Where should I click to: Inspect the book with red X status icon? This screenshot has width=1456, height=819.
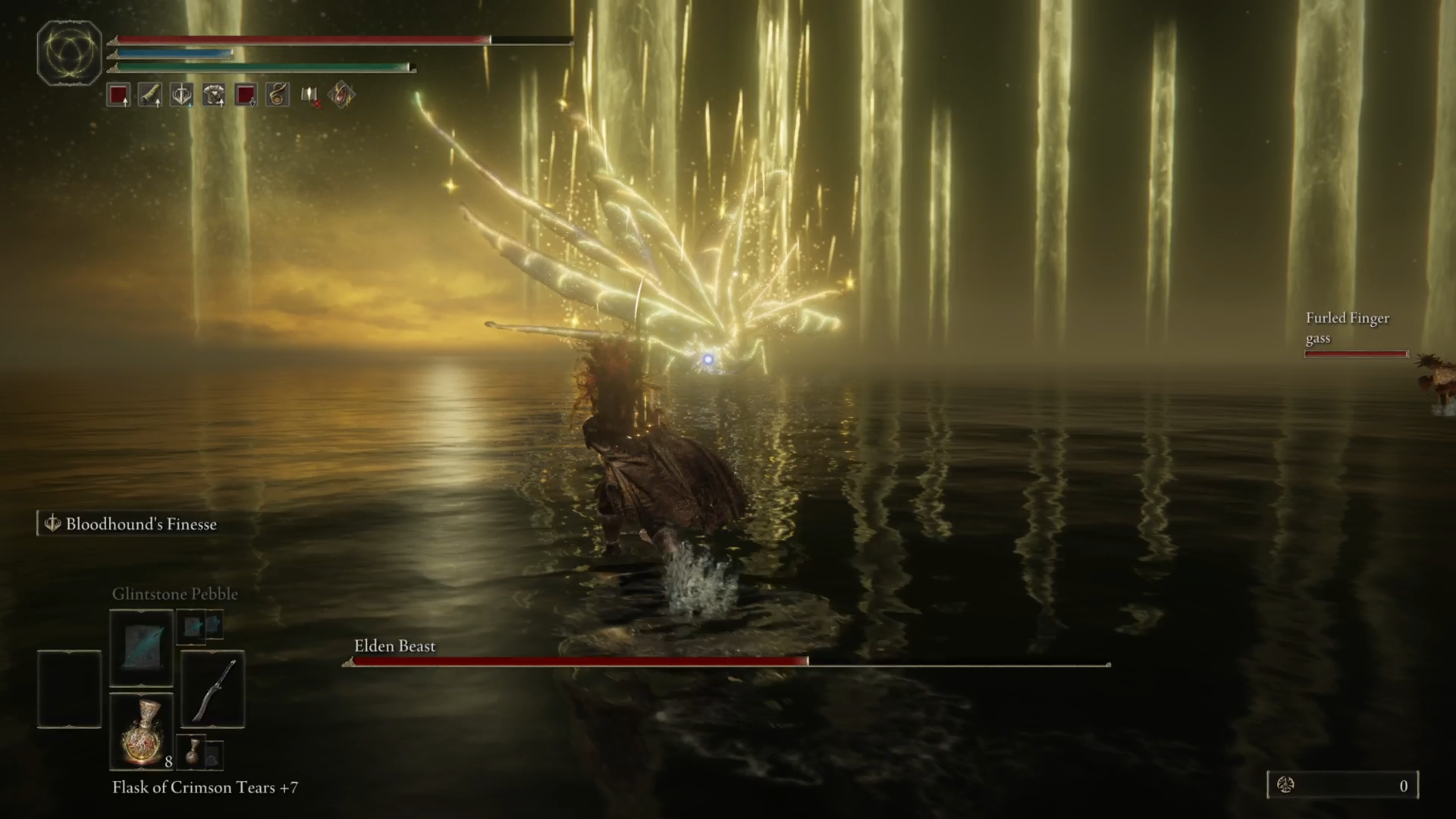tap(309, 96)
